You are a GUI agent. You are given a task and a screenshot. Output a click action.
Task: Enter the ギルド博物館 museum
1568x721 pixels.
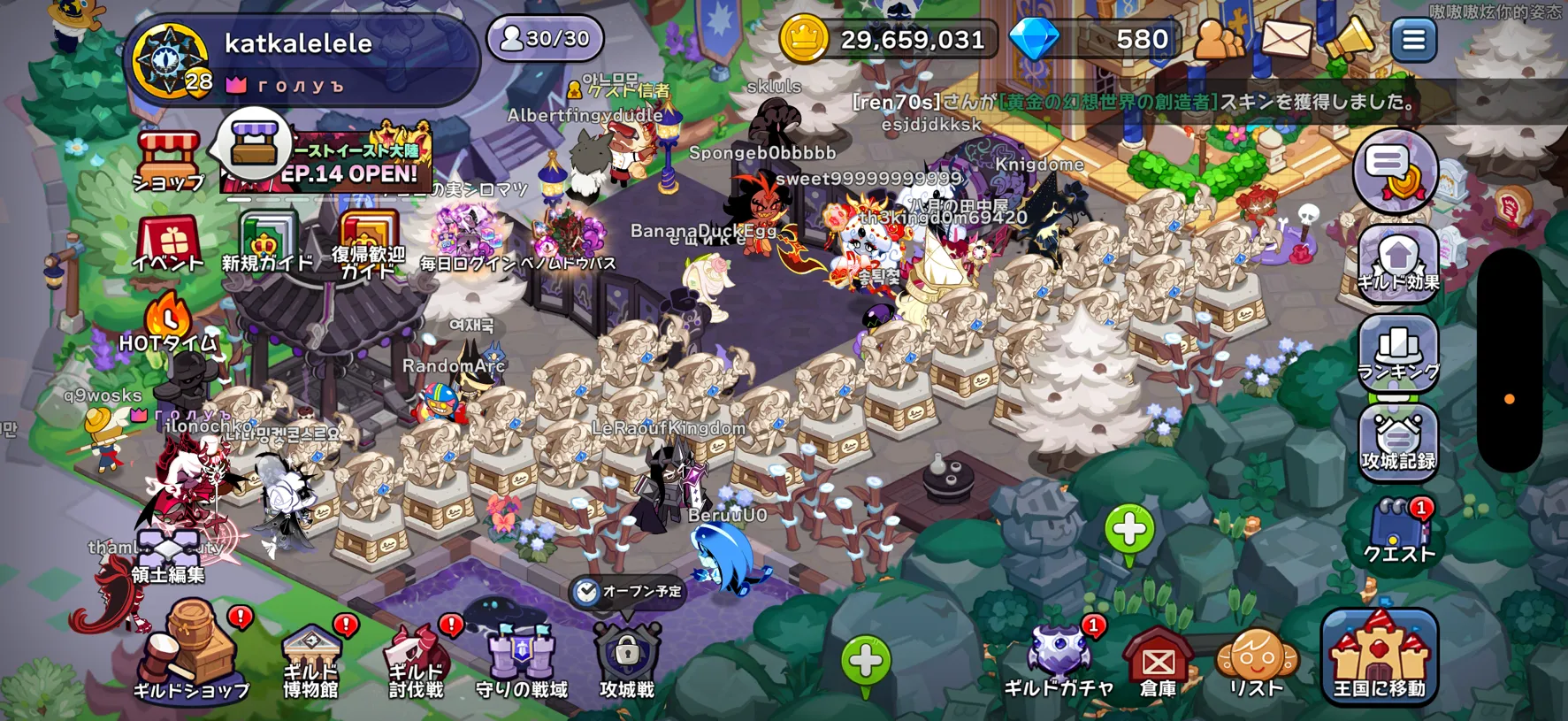click(310, 659)
